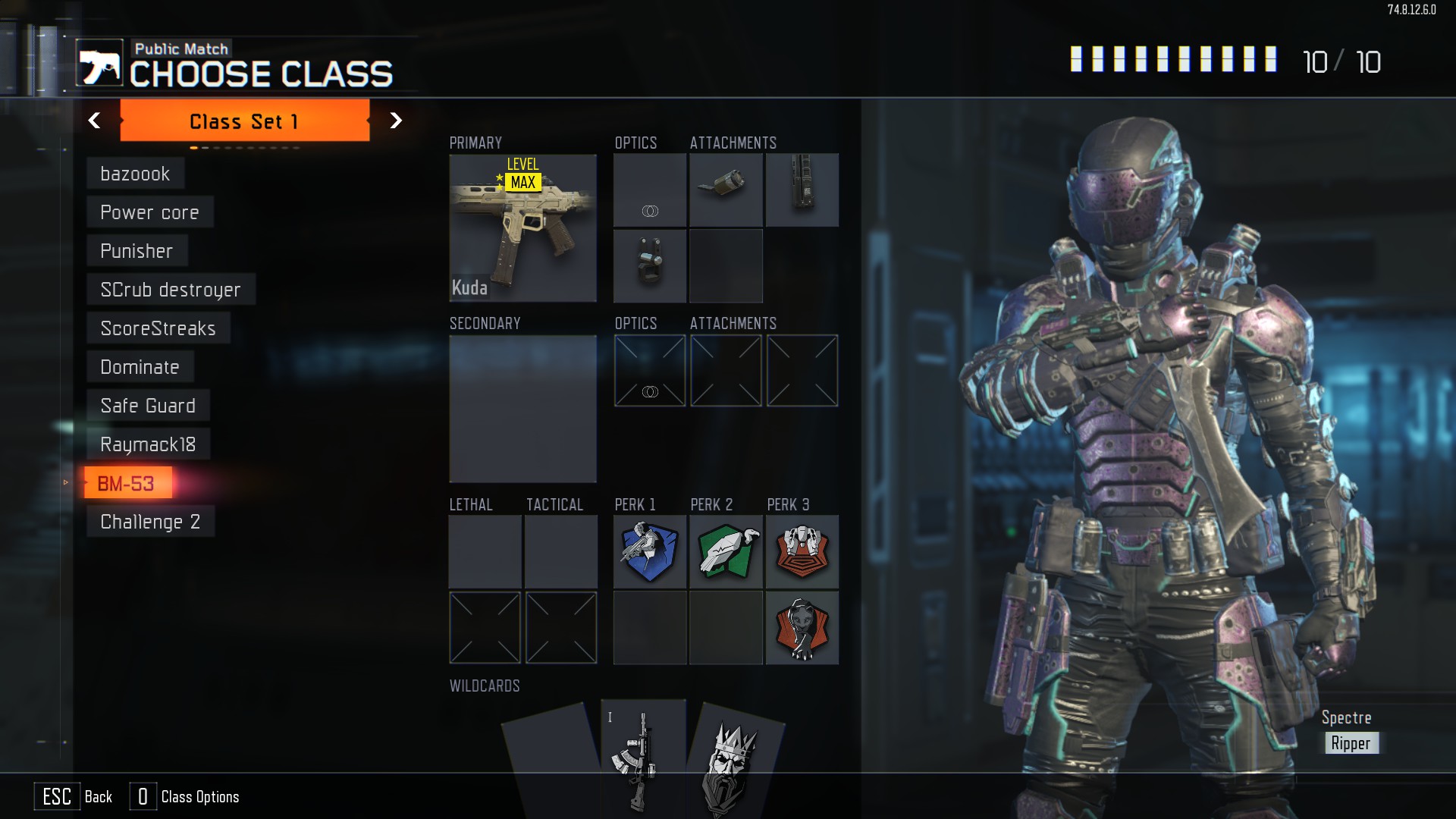Select the Challenge 2 class
1456x819 pixels.
point(150,522)
